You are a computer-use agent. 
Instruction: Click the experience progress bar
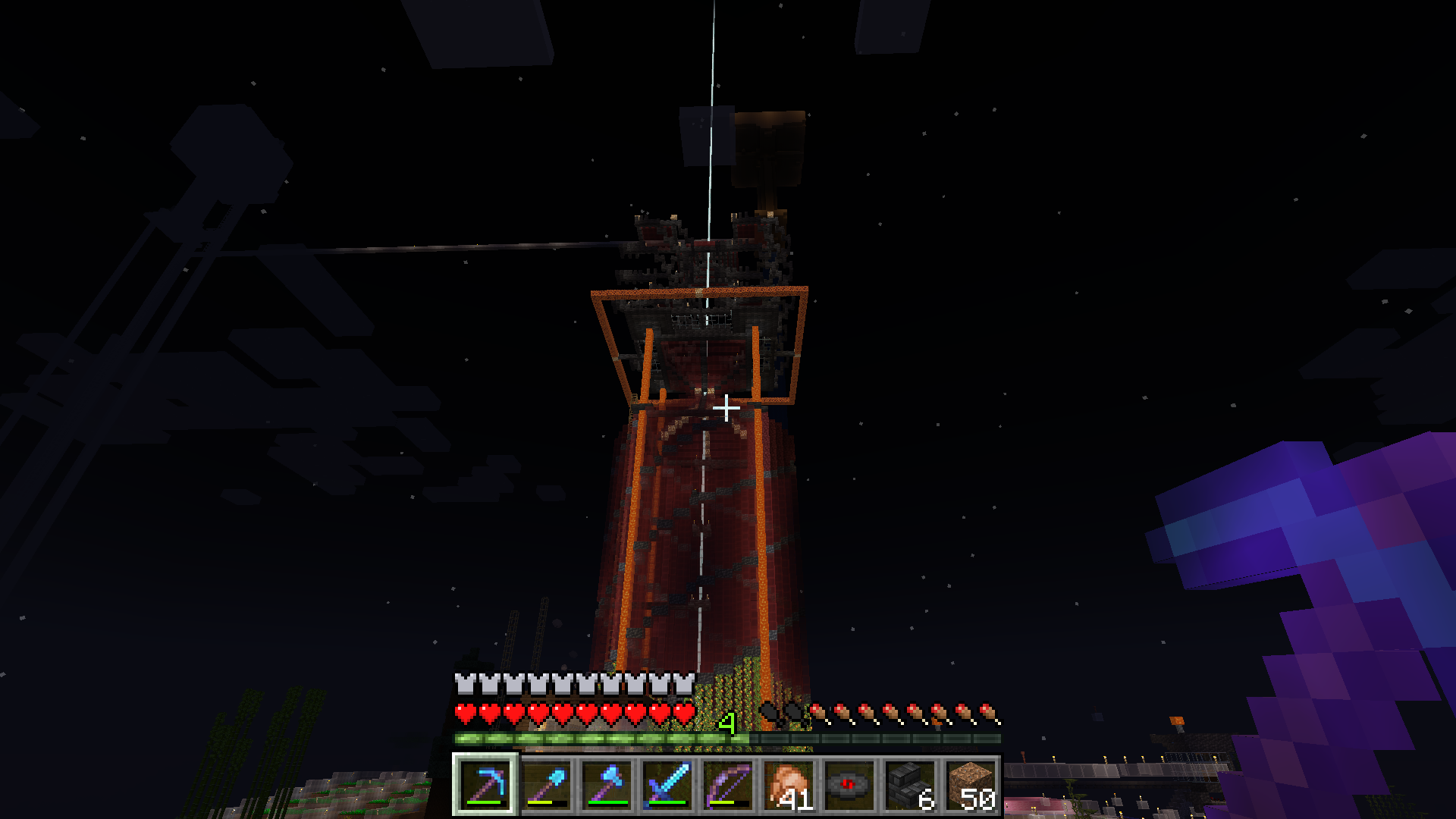[607, 736]
